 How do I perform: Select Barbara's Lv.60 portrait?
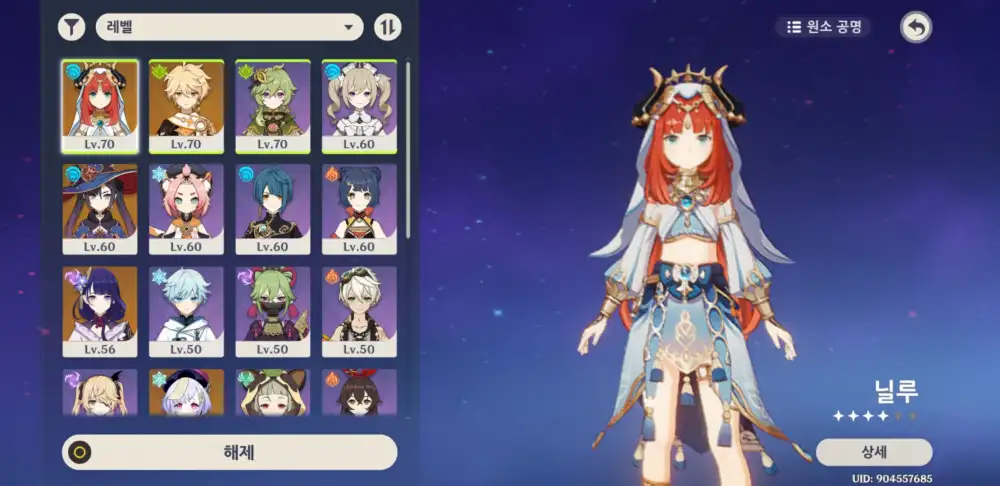pos(359,105)
